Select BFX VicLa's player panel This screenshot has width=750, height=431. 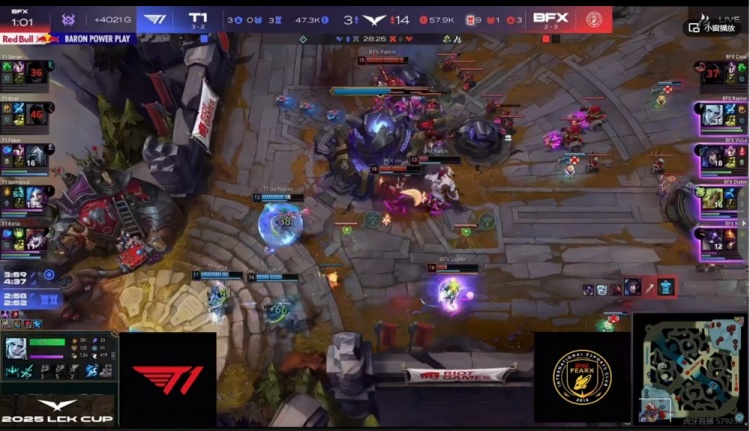(x=724, y=157)
